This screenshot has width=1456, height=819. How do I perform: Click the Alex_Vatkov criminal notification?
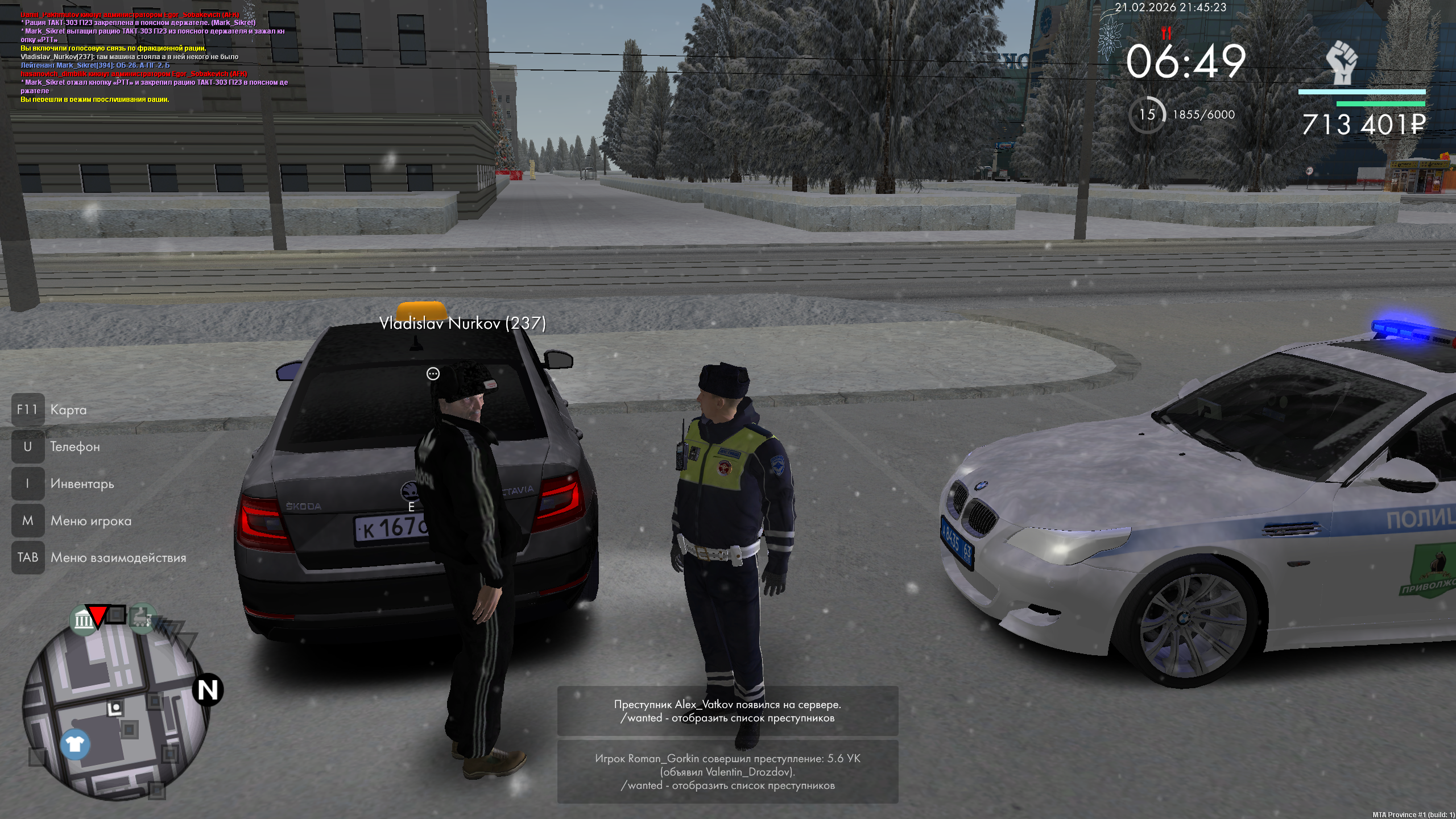tap(727, 711)
